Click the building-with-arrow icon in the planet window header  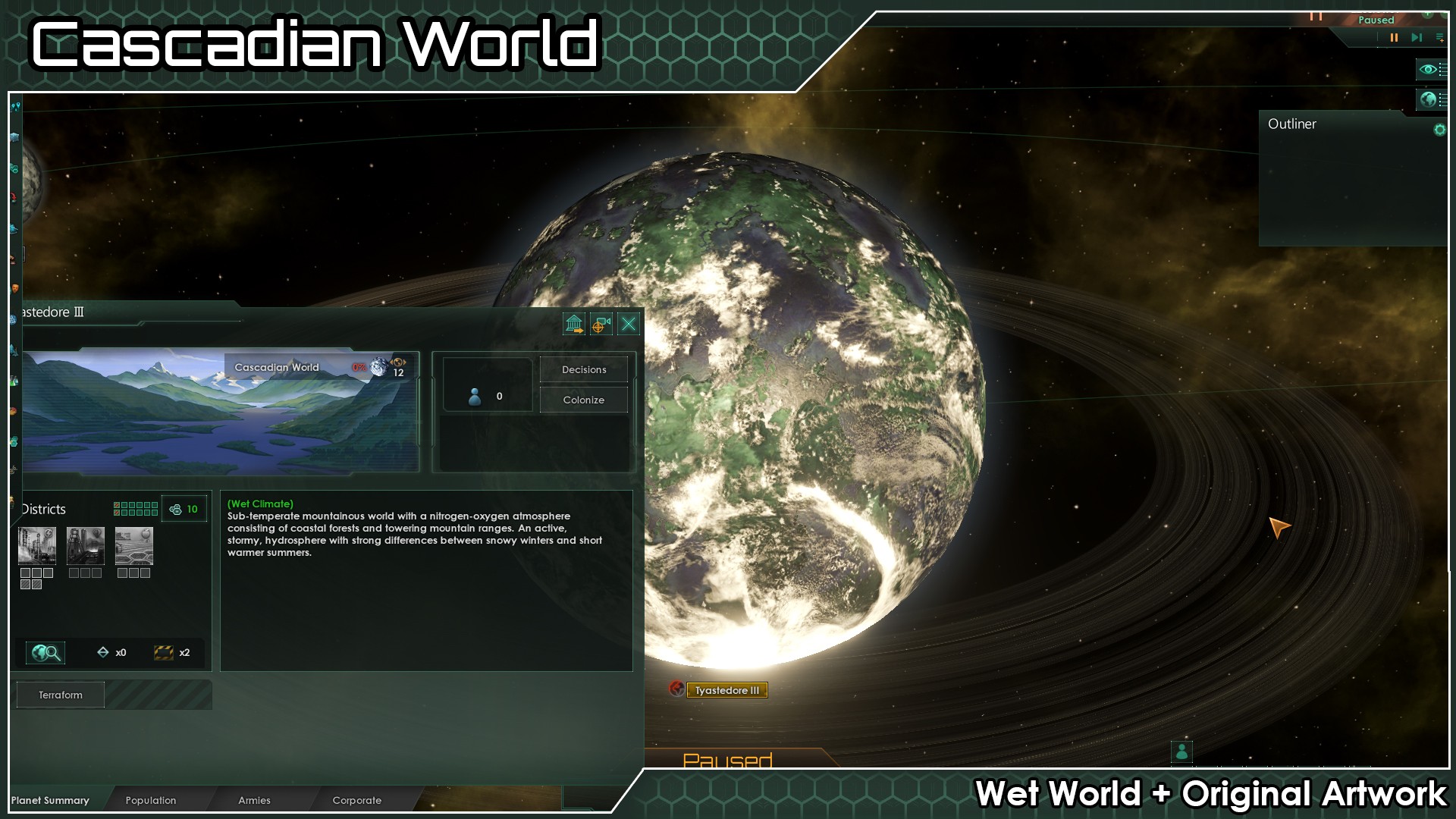click(x=574, y=325)
